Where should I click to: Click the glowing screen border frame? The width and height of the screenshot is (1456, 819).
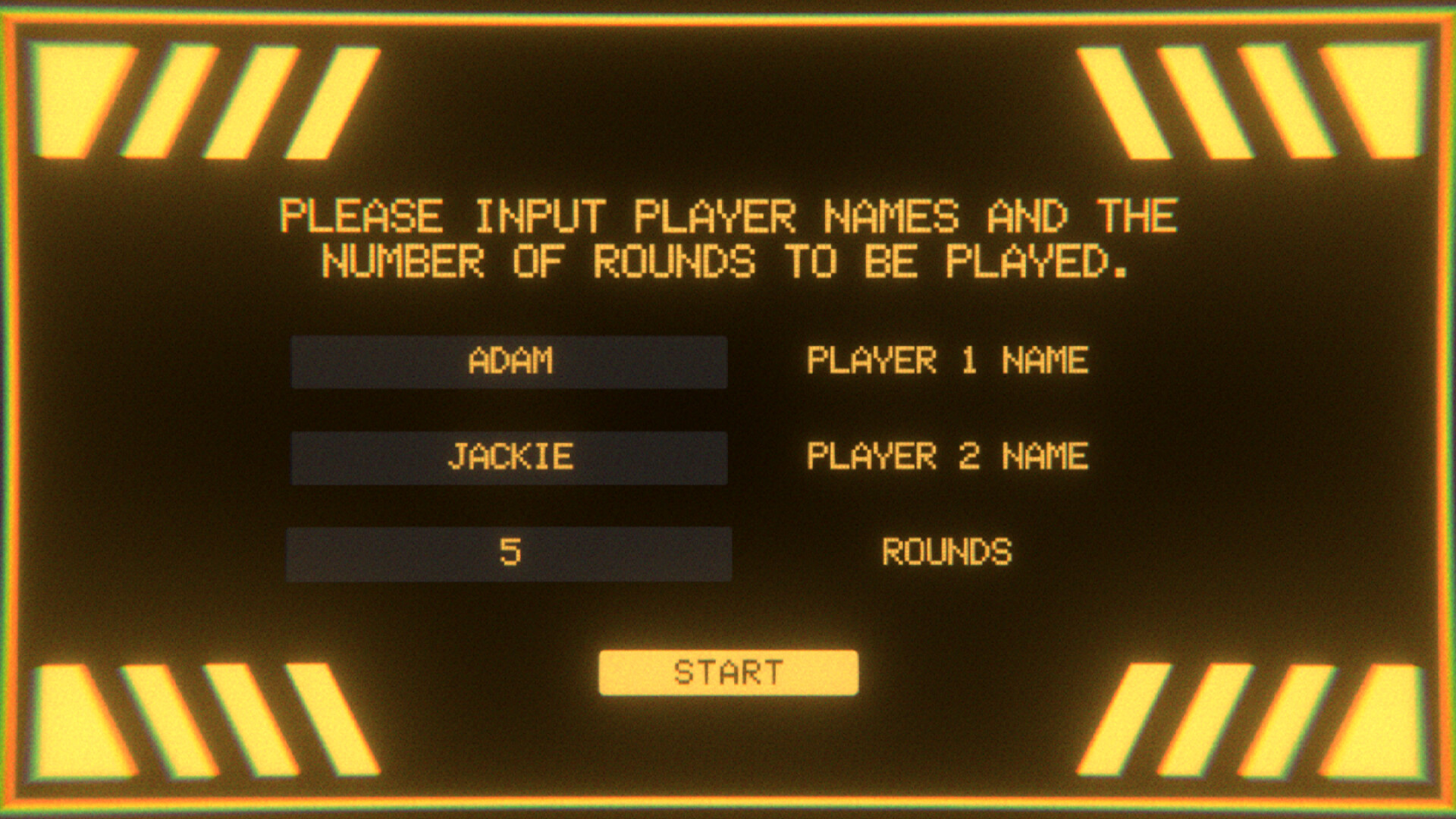tap(728, 19)
